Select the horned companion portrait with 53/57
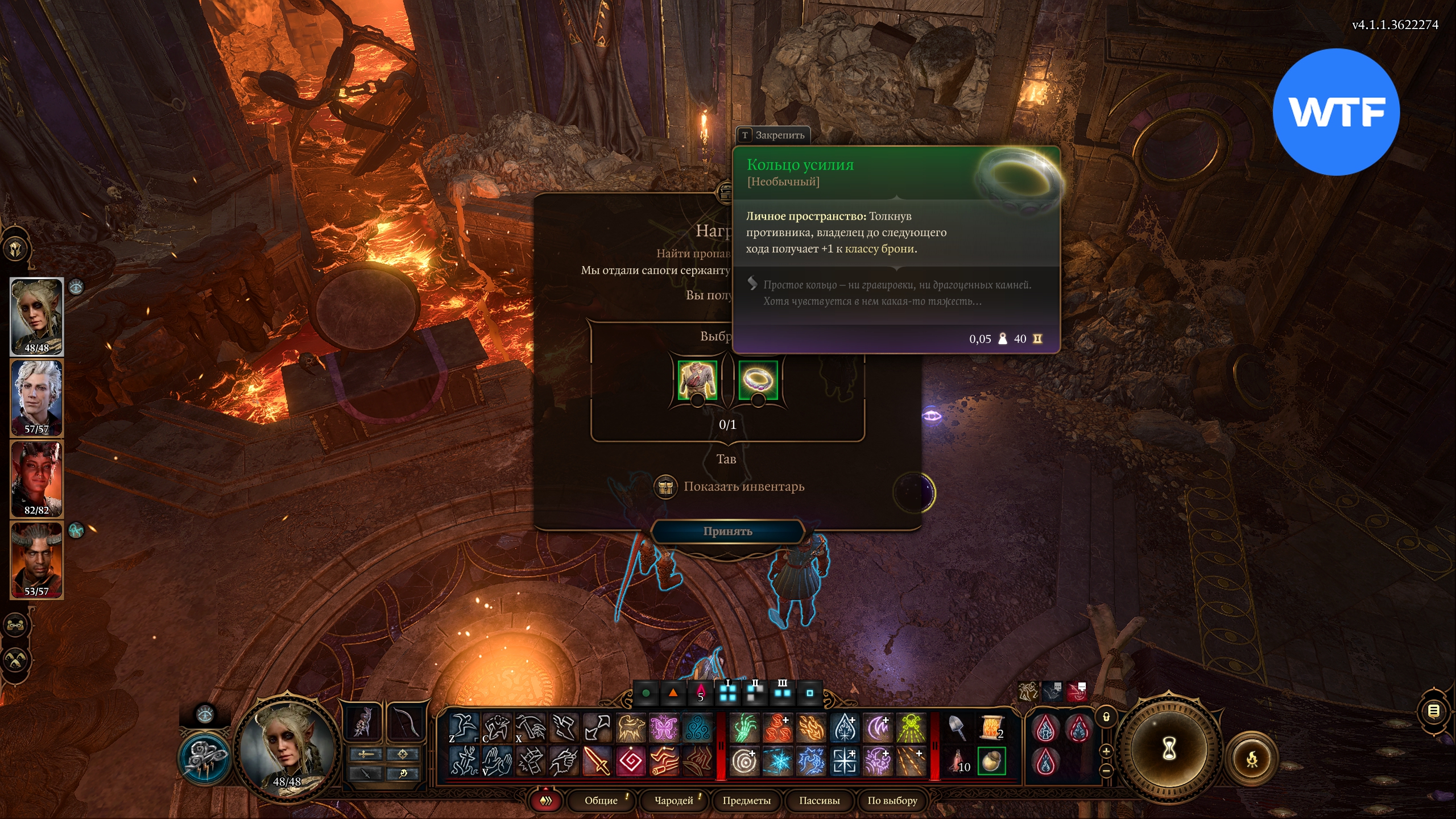 37,560
